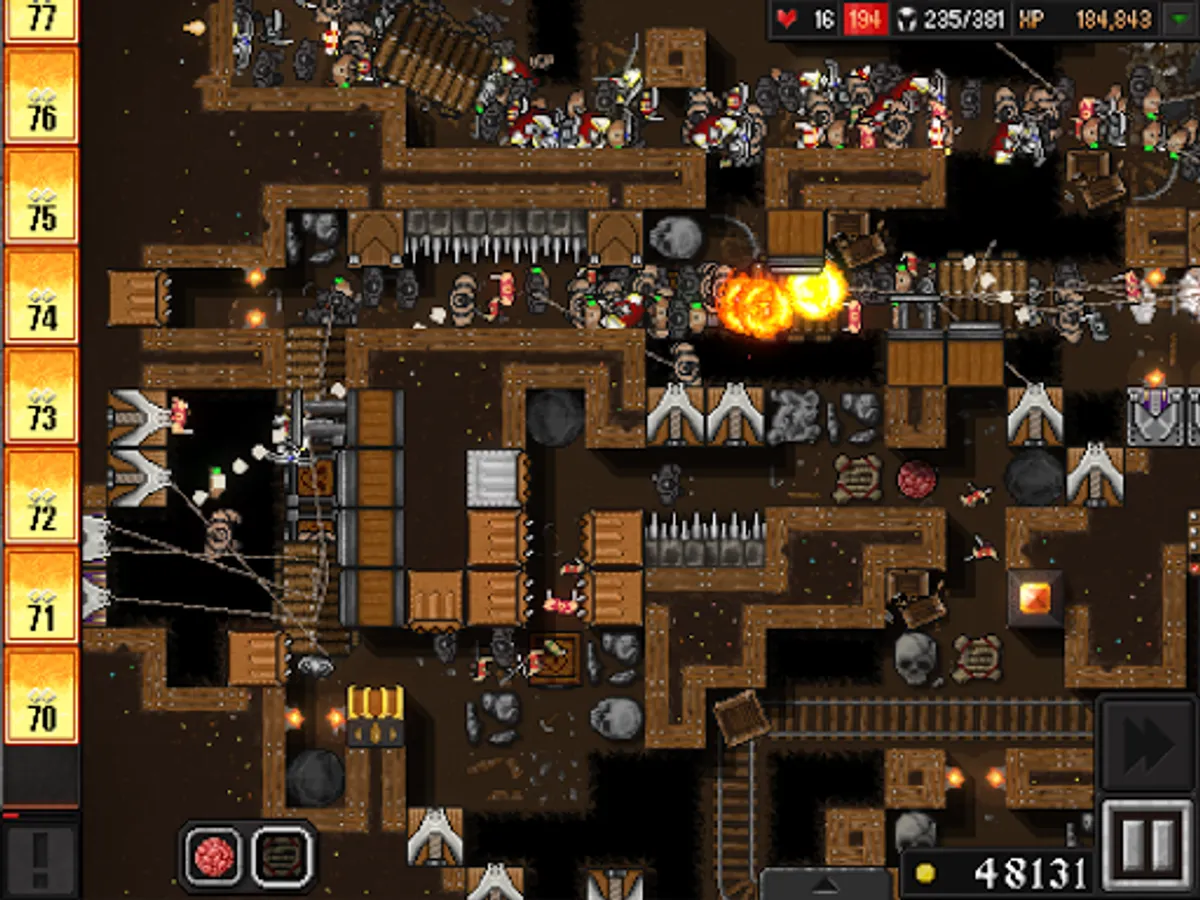Screen dimensions: 1200x900
Task: Click the exclamation mark button
Action: click(40, 856)
